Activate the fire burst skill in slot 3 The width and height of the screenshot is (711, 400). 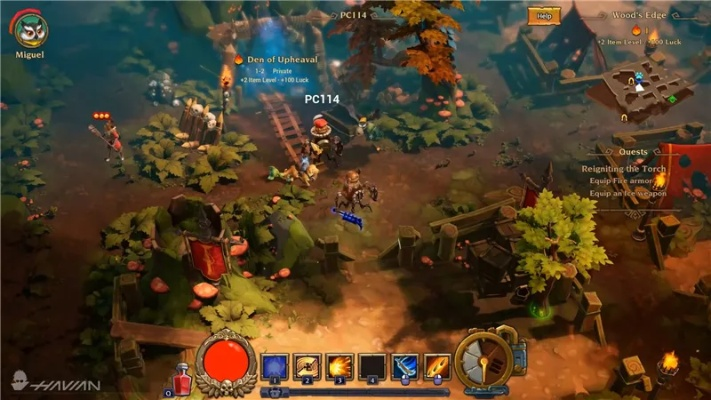tap(339, 366)
